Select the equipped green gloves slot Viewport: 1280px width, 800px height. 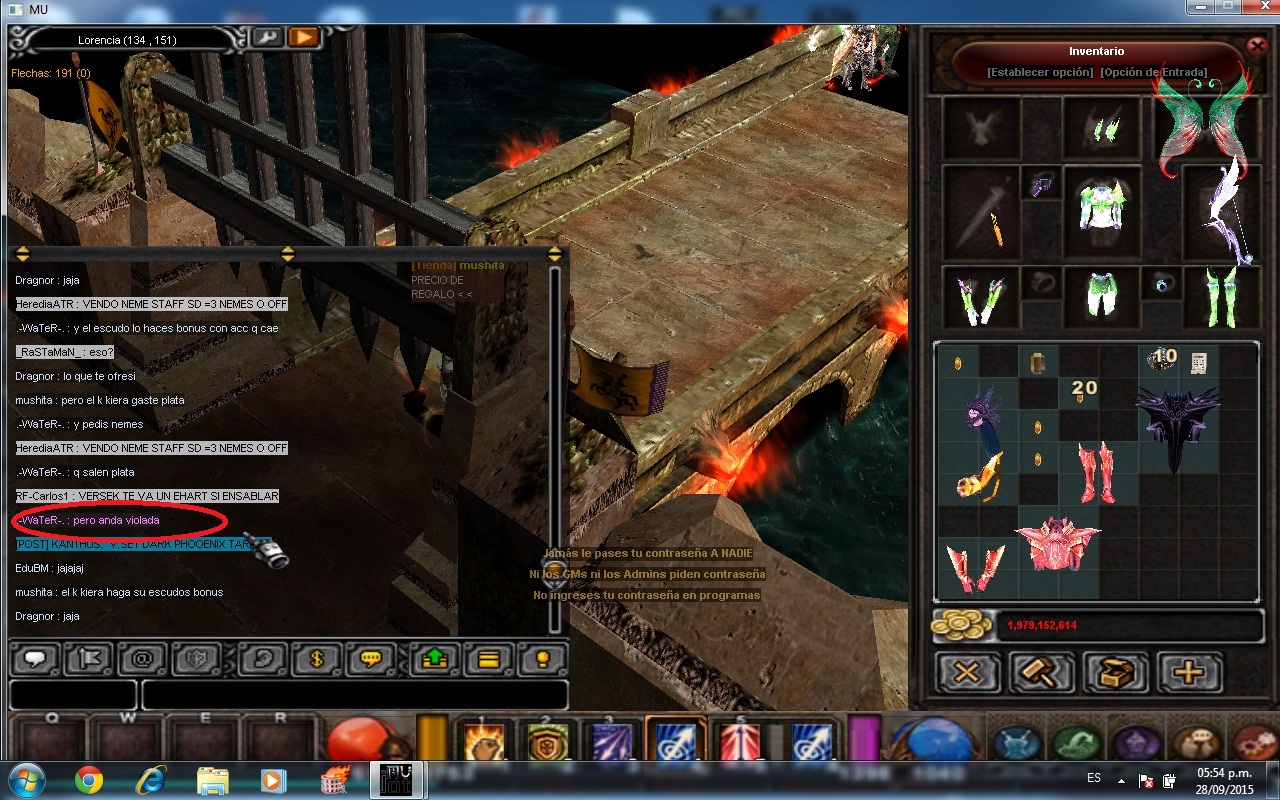[981, 297]
